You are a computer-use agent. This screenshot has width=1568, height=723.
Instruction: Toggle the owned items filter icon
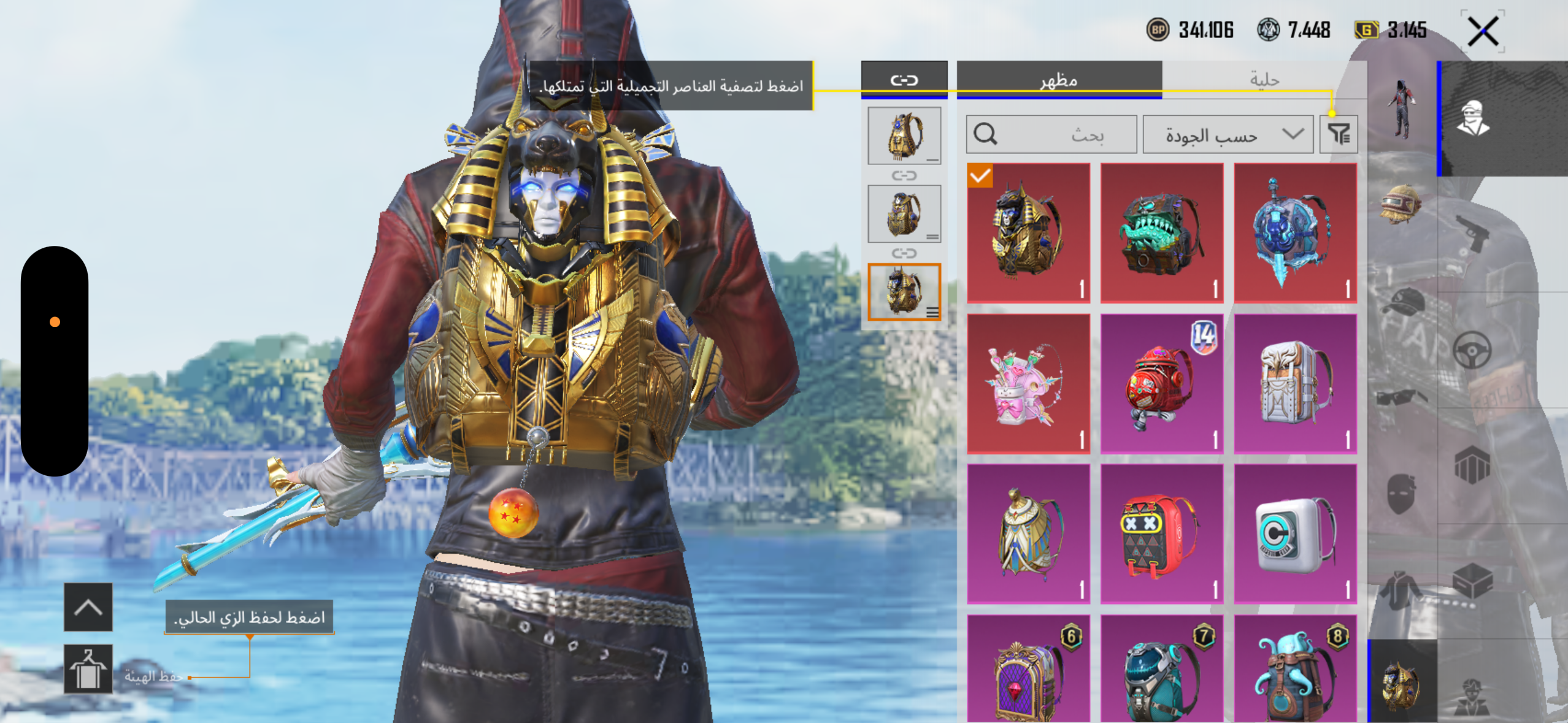1339,134
